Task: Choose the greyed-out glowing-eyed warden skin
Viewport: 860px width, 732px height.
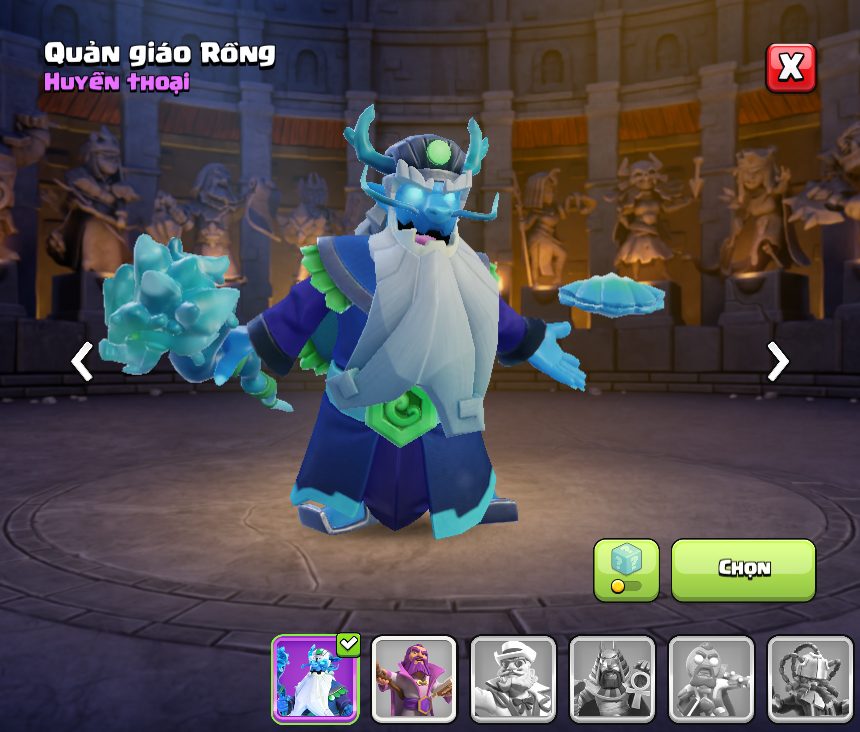Action: coord(711,679)
